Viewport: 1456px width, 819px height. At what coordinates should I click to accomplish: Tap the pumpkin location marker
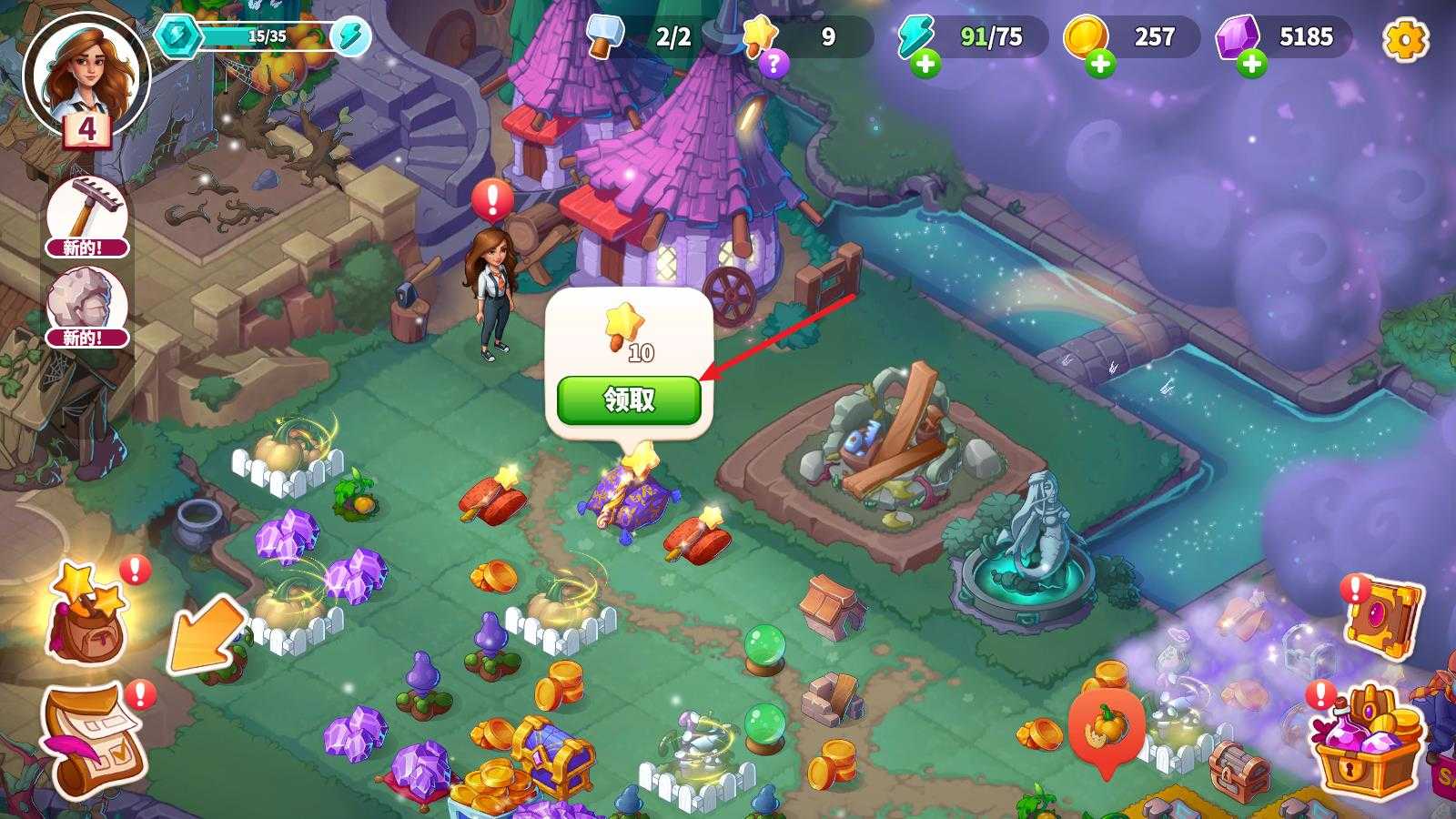coord(1106,728)
